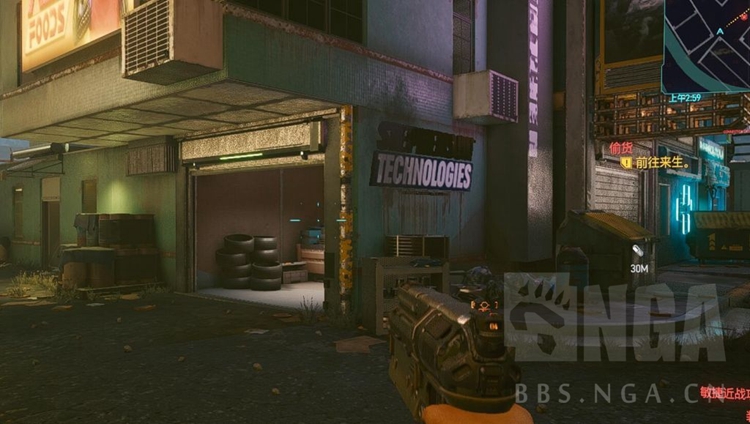Click the 30M objective waypoint marker
This screenshot has width=750, height=424.
pyautogui.click(x=638, y=250)
